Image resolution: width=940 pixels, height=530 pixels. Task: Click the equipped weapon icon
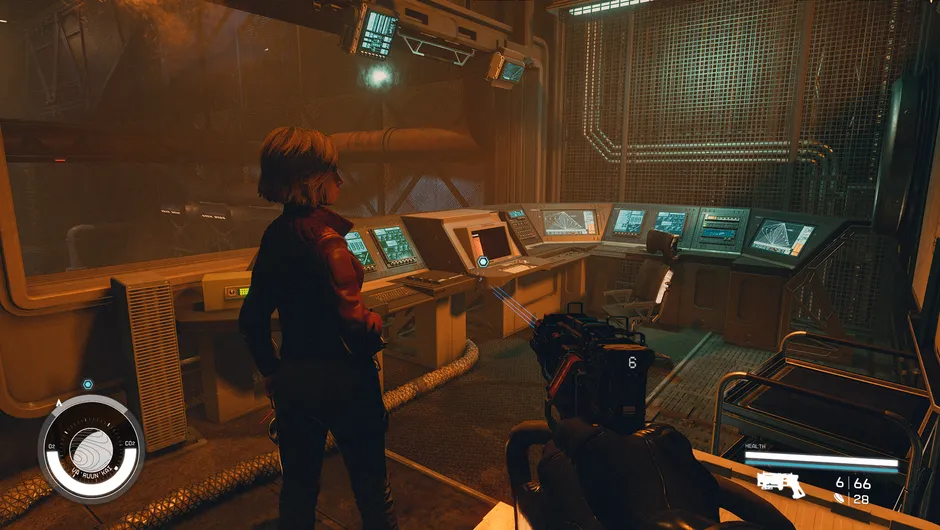[778, 483]
